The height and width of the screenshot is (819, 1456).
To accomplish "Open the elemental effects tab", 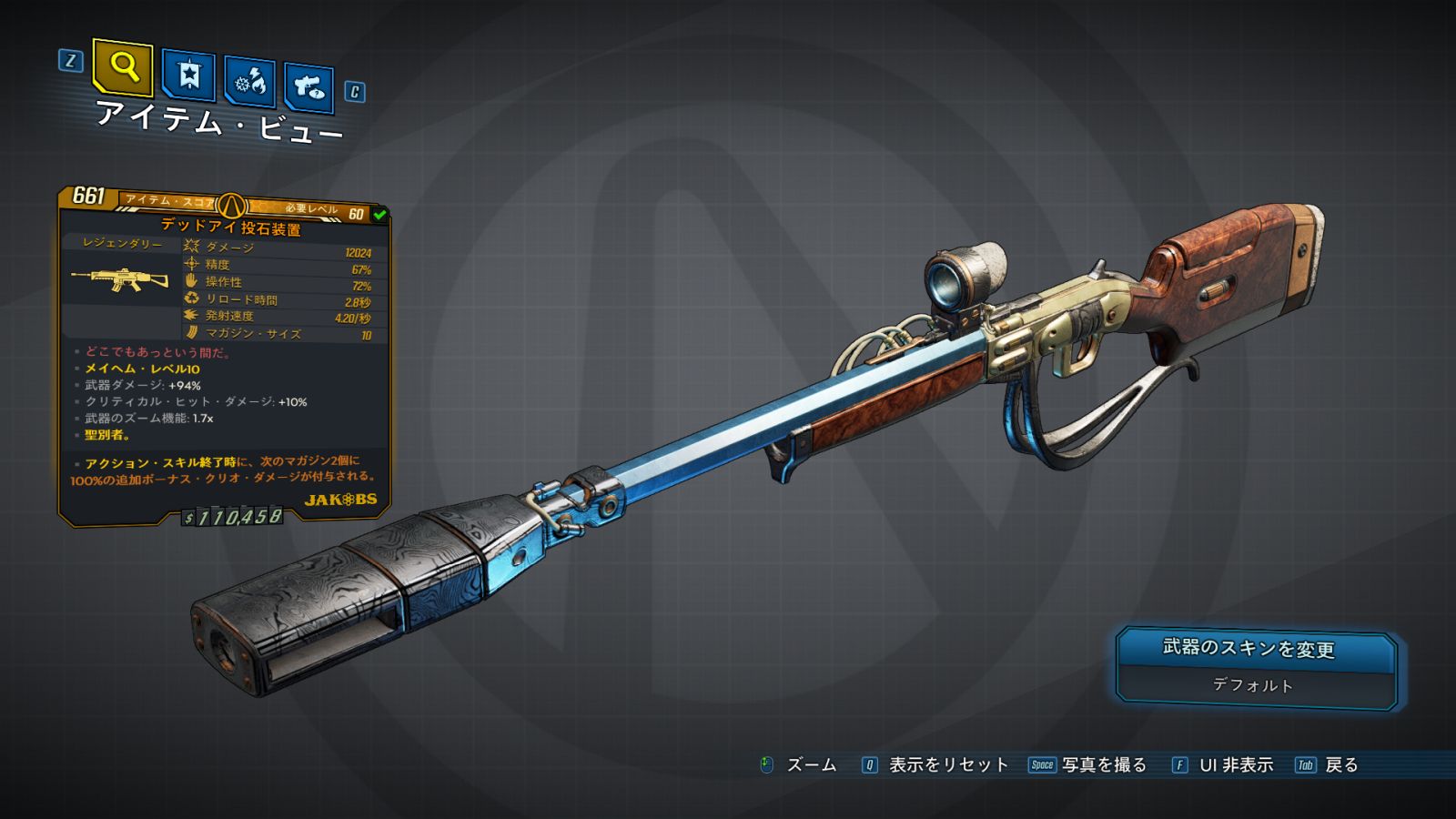I will tap(249, 81).
